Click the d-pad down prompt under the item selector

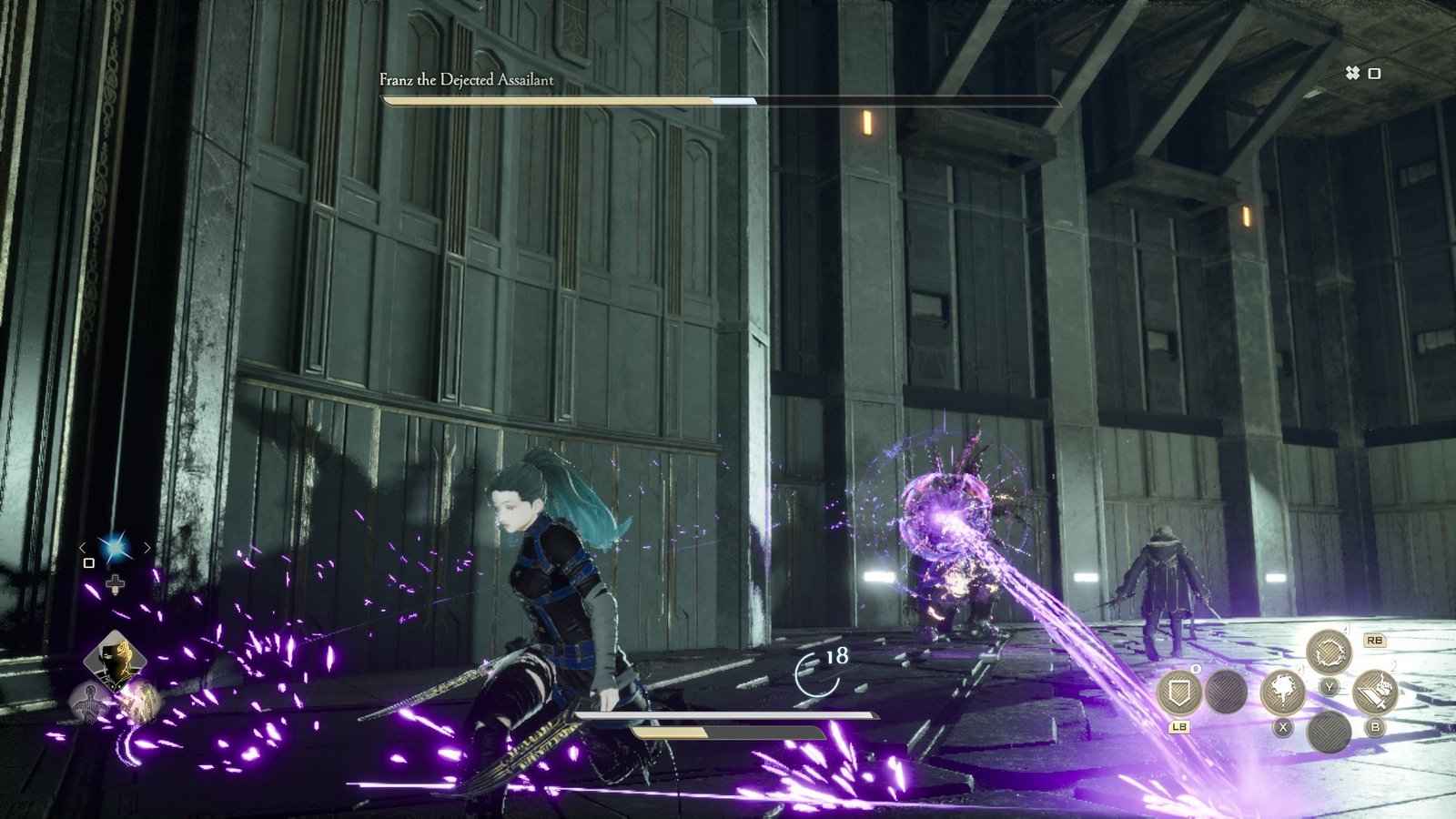(x=115, y=583)
